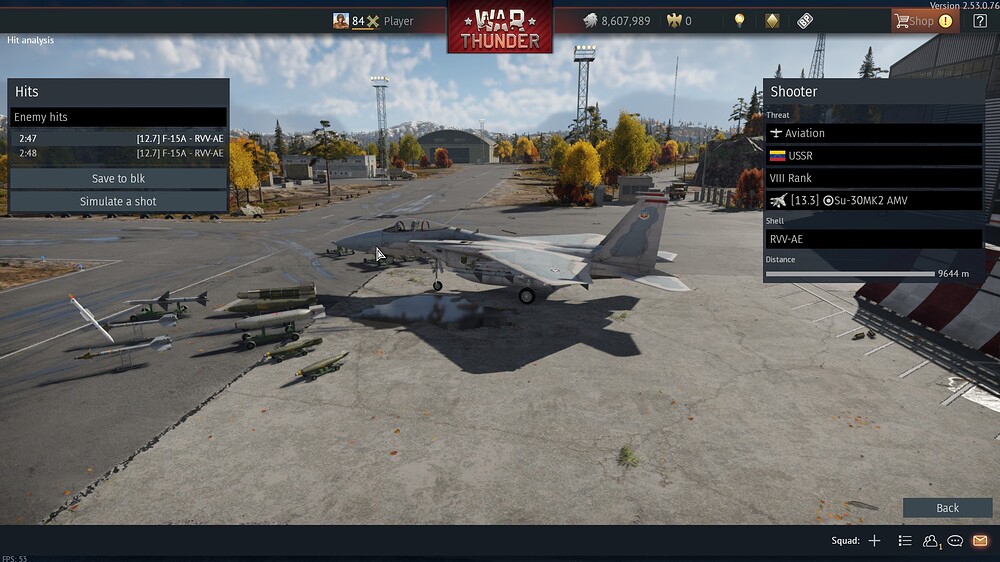Go back using the Back button

pyautogui.click(x=947, y=508)
